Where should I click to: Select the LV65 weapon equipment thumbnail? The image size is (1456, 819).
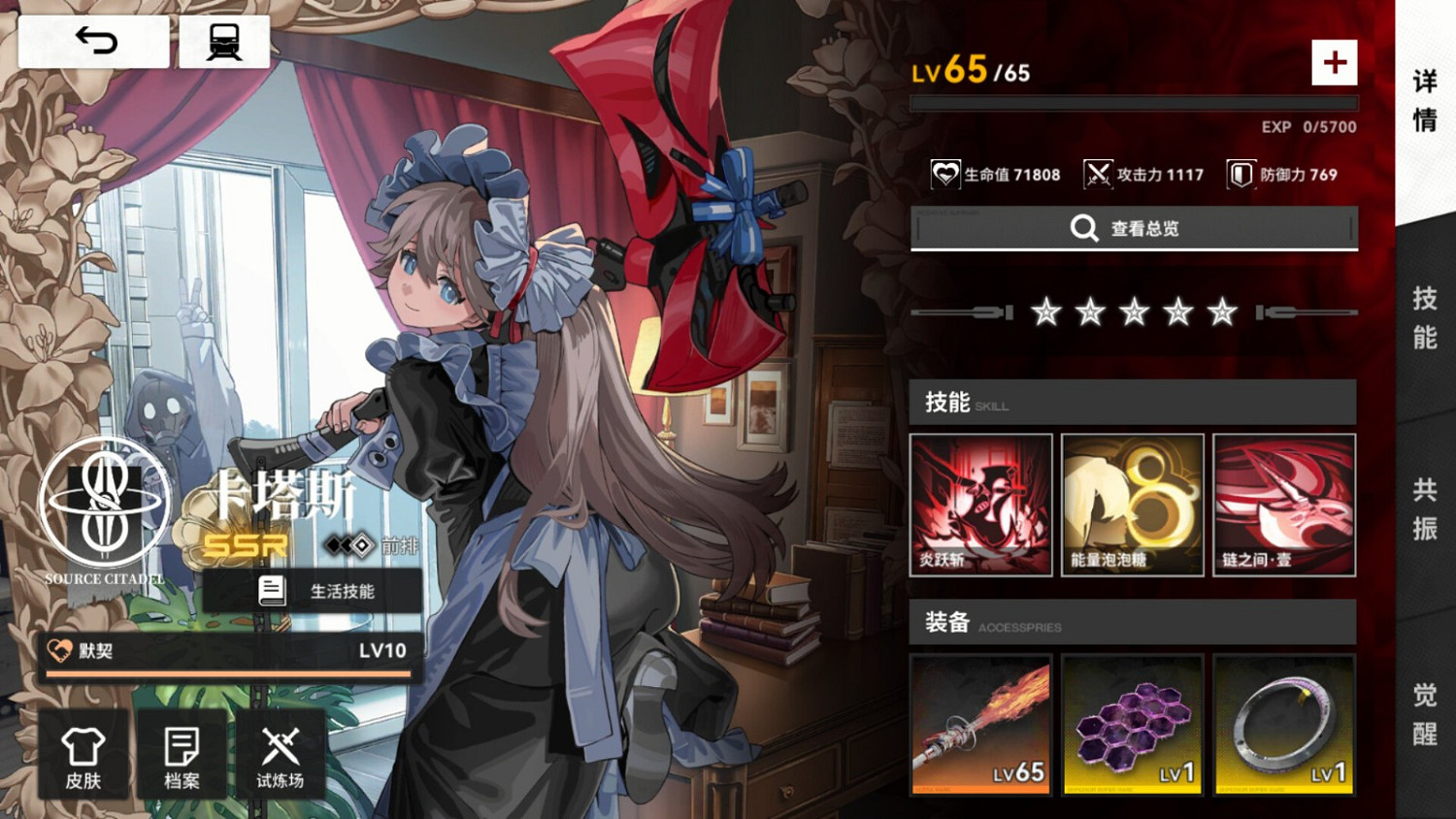click(x=980, y=725)
